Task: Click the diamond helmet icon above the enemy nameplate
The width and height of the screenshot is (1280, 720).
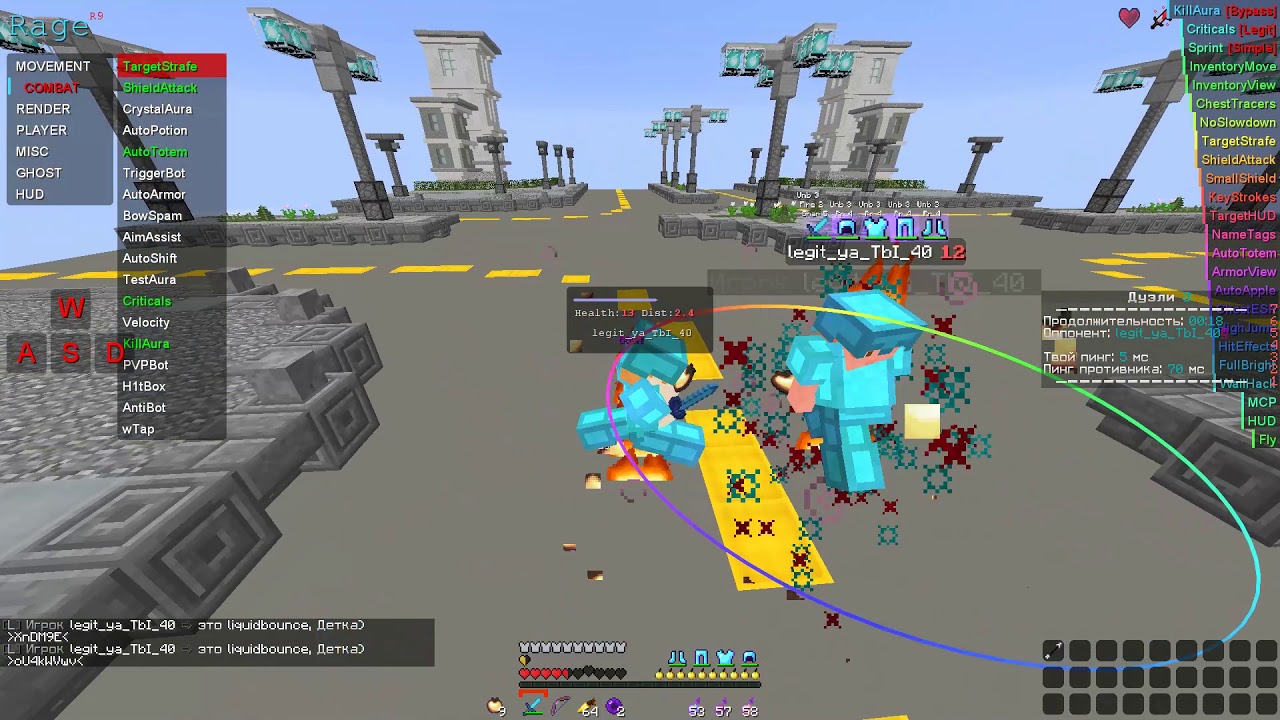Action: [846, 226]
